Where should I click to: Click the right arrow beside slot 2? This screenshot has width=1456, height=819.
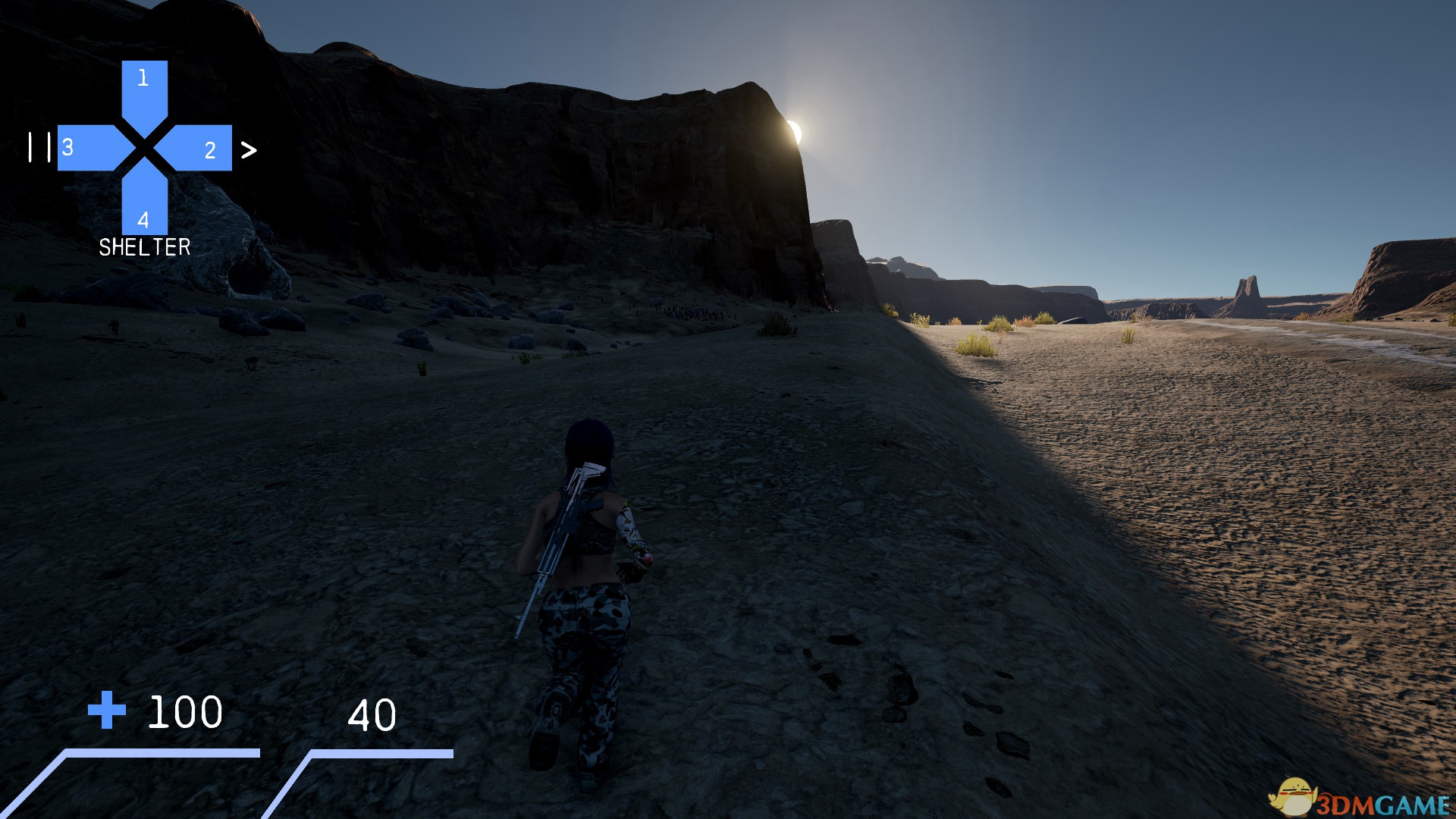tap(249, 150)
